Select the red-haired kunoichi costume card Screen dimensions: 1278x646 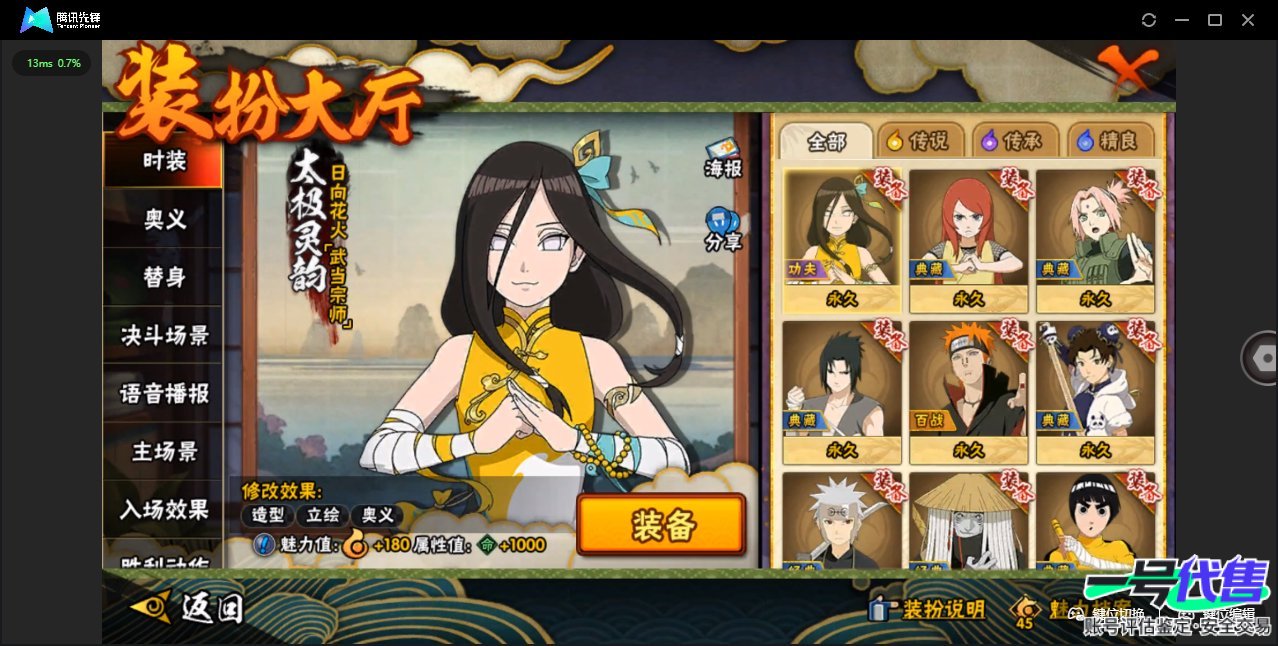tap(968, 240)
